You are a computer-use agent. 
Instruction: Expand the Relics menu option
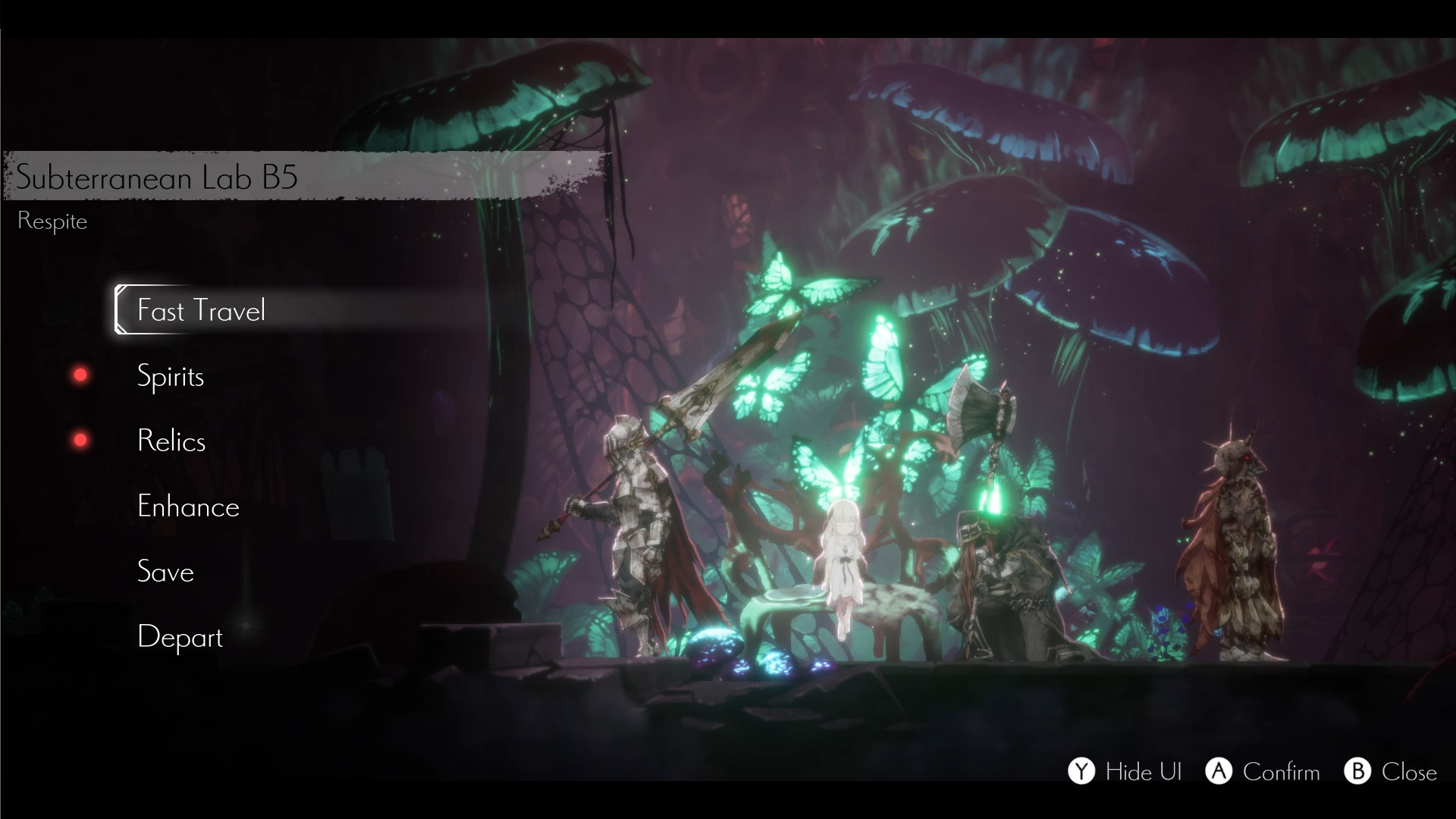pyautogui.click(x=171, y=441)
